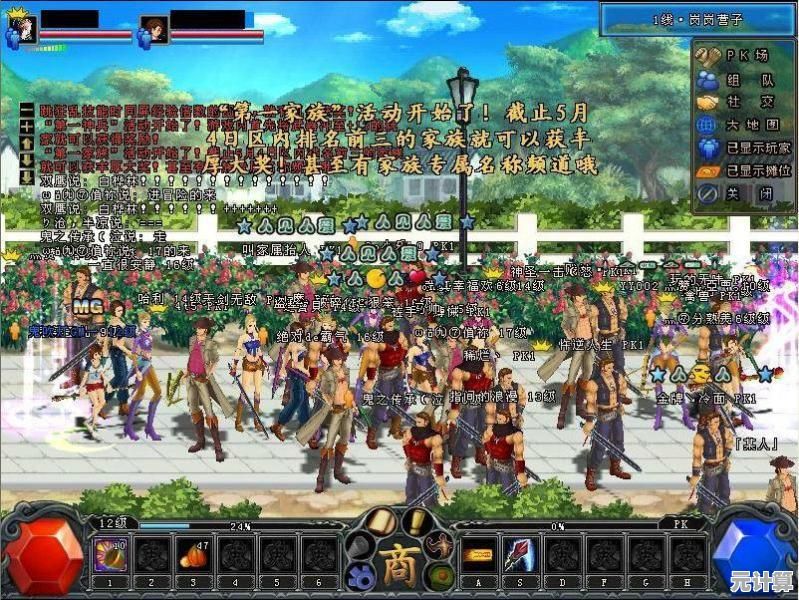
Task: Expand the chat log with the plus button
Action: 27,128
